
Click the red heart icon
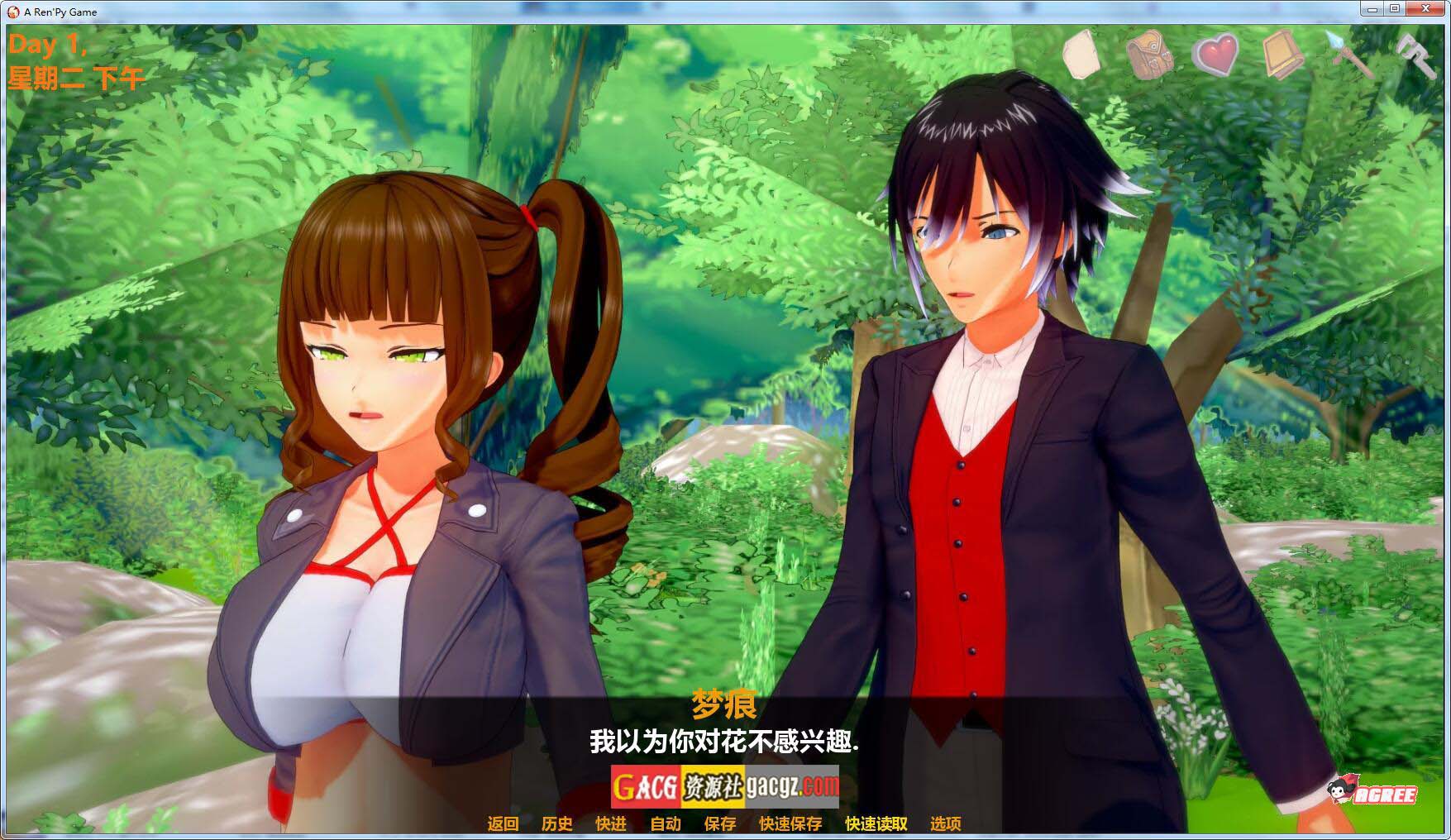[x=1216, y=55]
